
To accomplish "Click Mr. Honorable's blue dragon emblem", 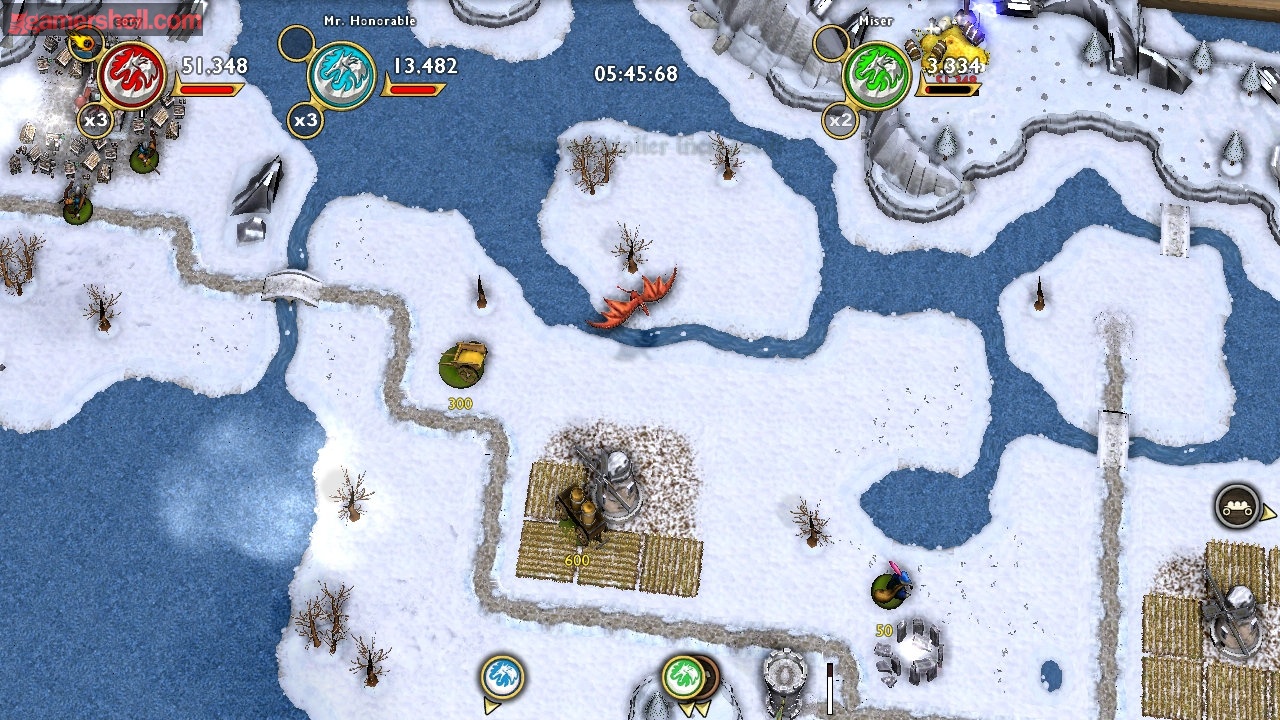I will point(341,75).
